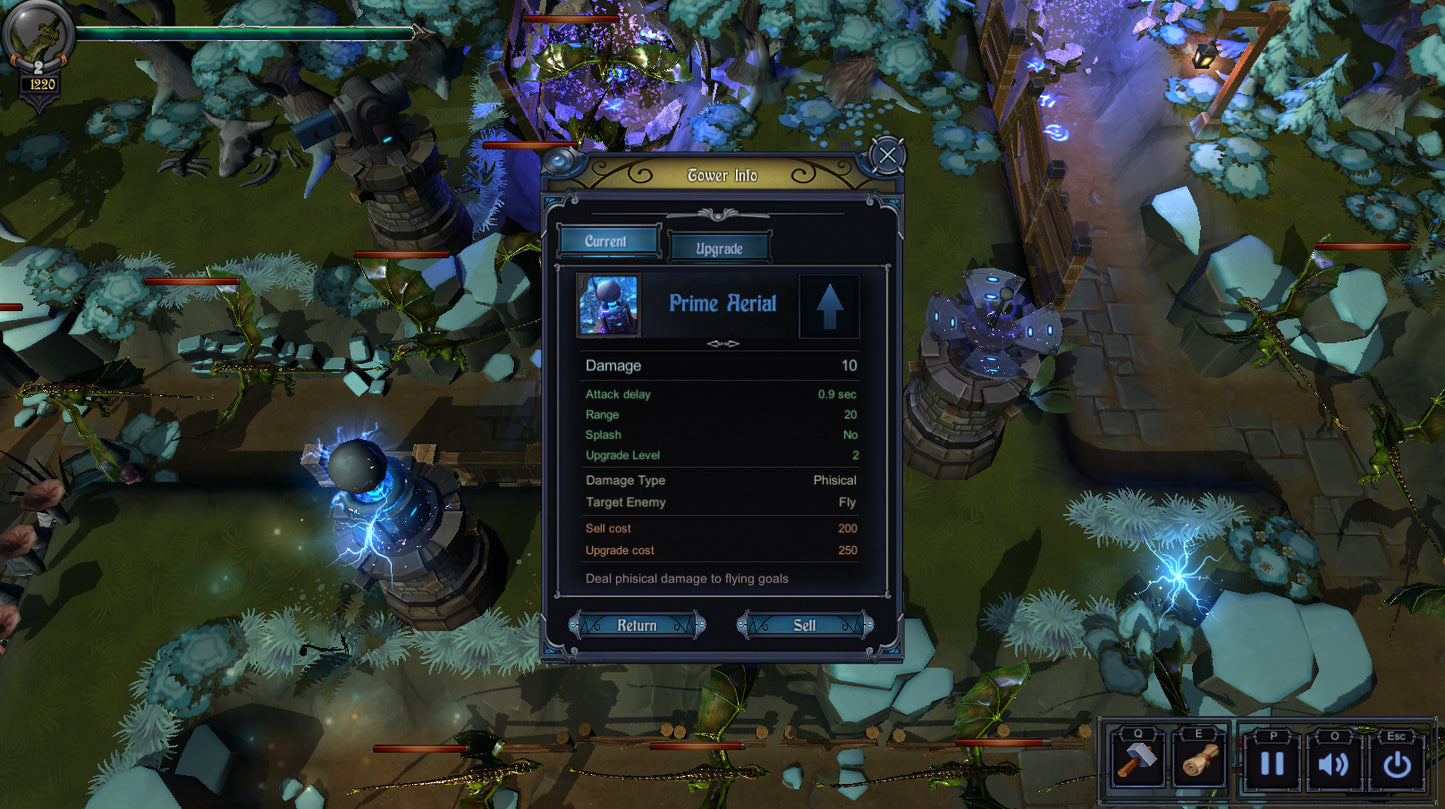
Task: Click the upgrade arrow button
Action: click(829, 305)
